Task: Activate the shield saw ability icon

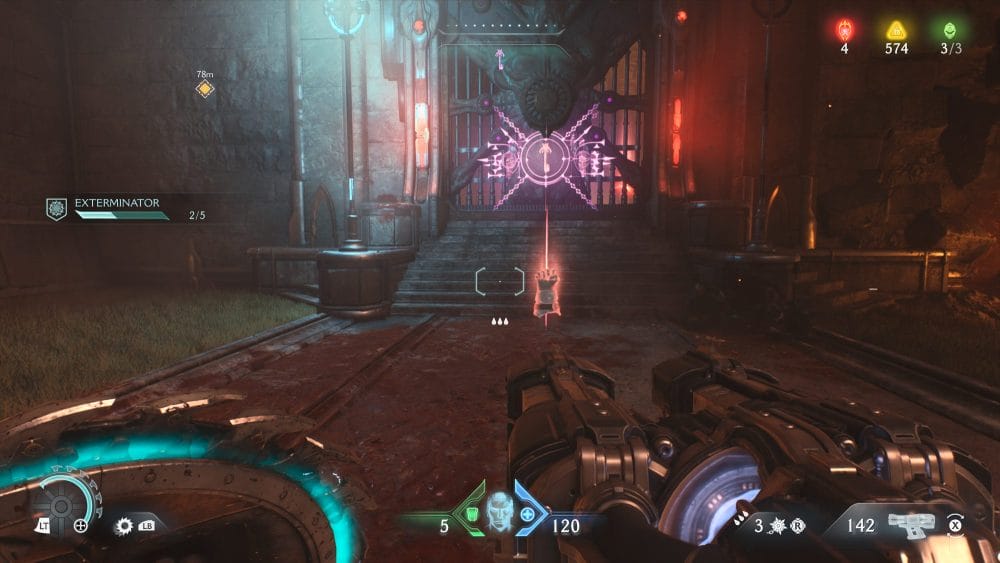Action: coord(125,524)
